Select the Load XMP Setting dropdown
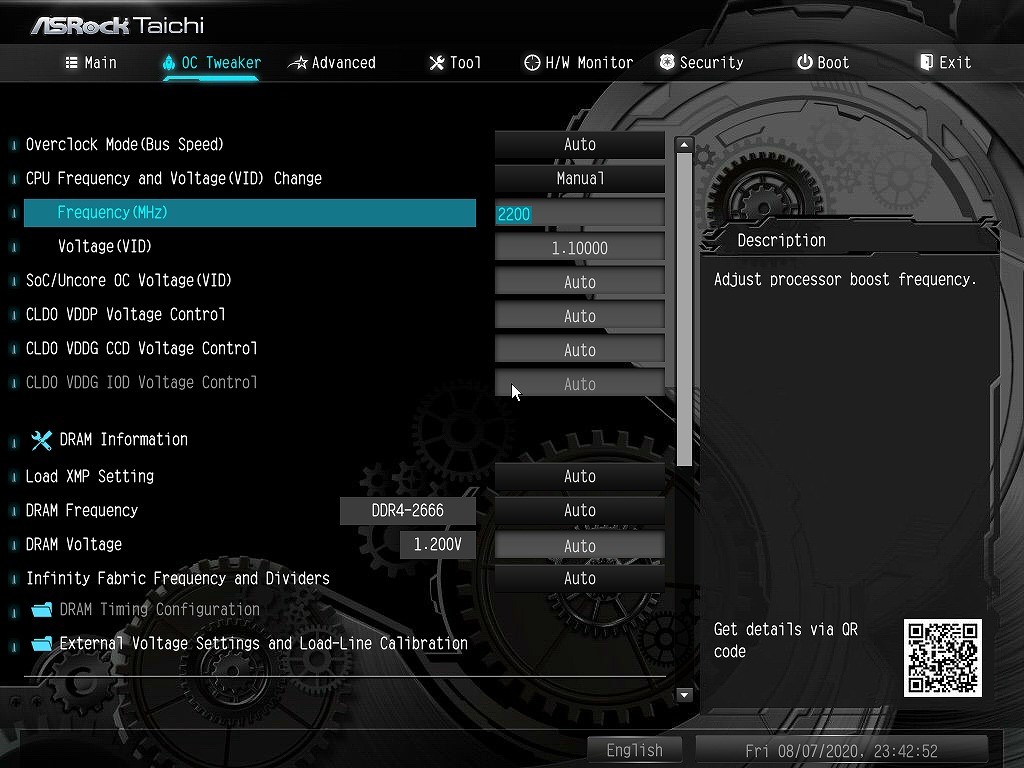The image size is (1024, 768). (x=580, y=476)
